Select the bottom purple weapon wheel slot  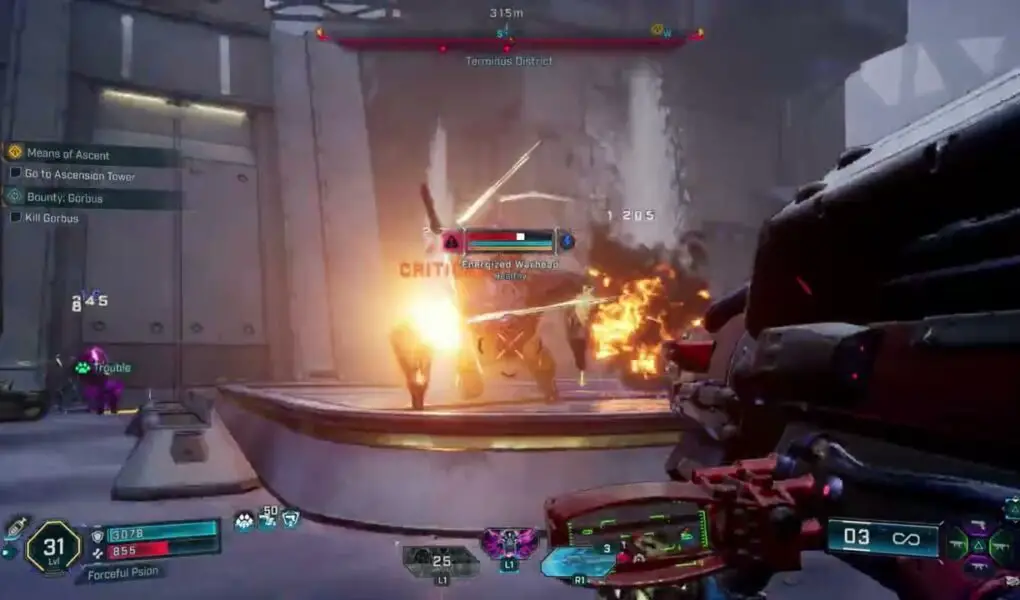[979, 569]
